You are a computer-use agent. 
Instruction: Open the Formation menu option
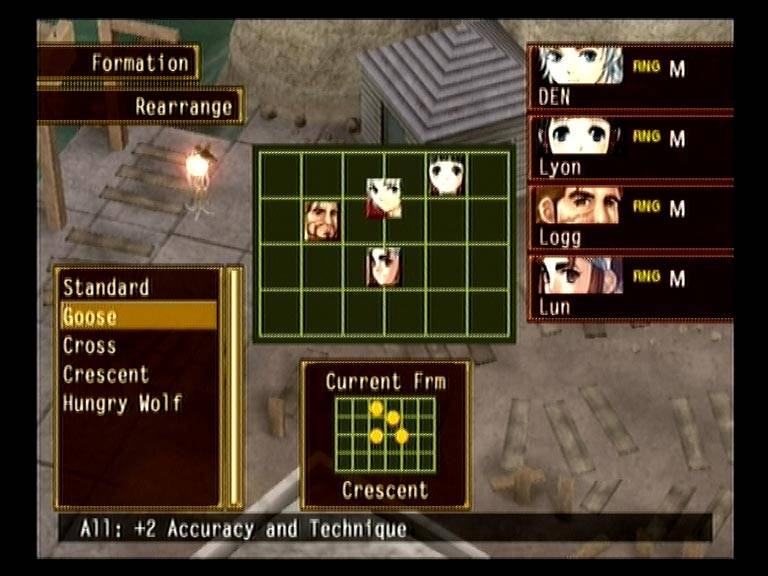point(139,63)
